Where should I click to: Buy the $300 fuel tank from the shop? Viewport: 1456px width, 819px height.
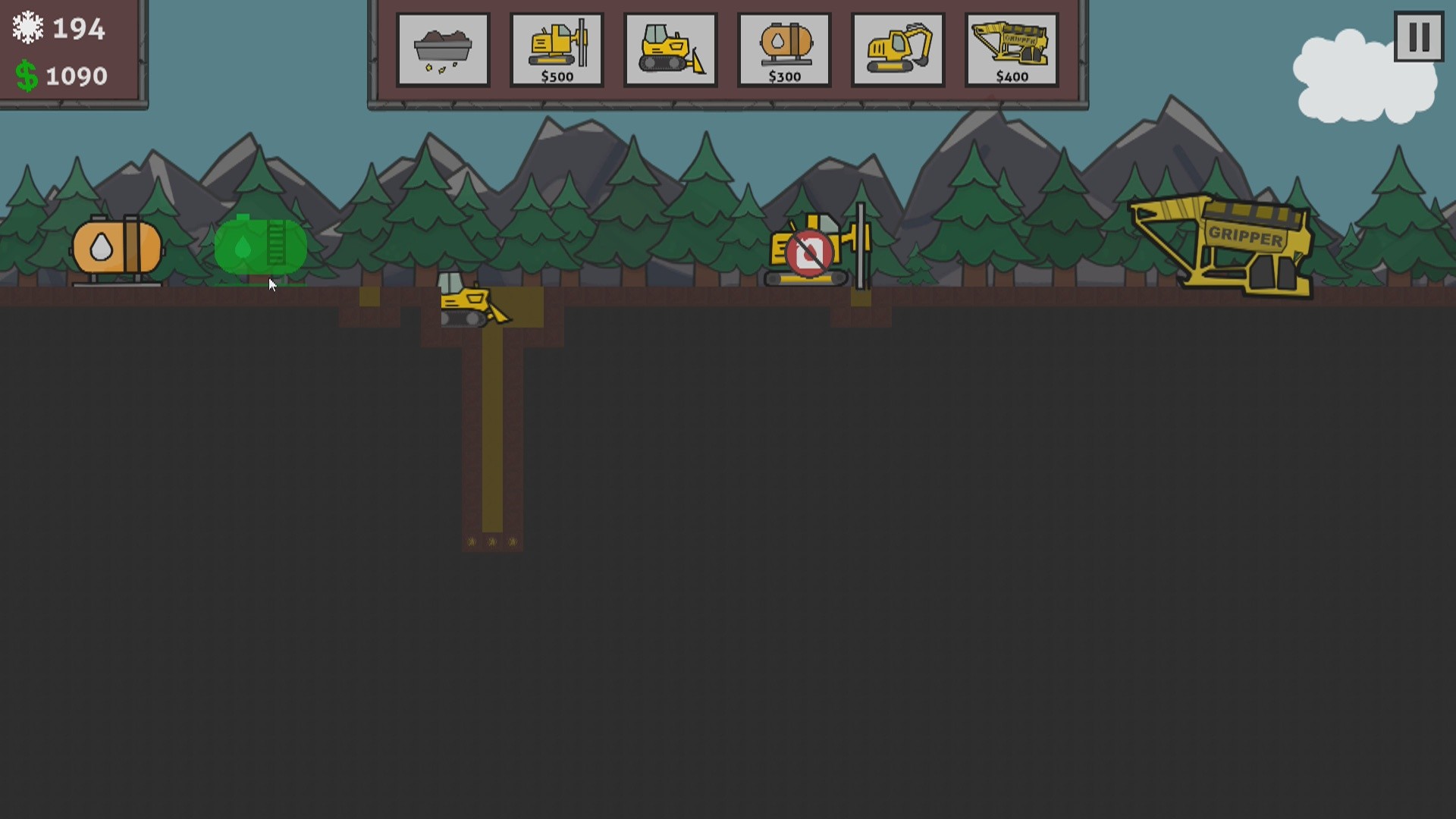click(784, 48)
